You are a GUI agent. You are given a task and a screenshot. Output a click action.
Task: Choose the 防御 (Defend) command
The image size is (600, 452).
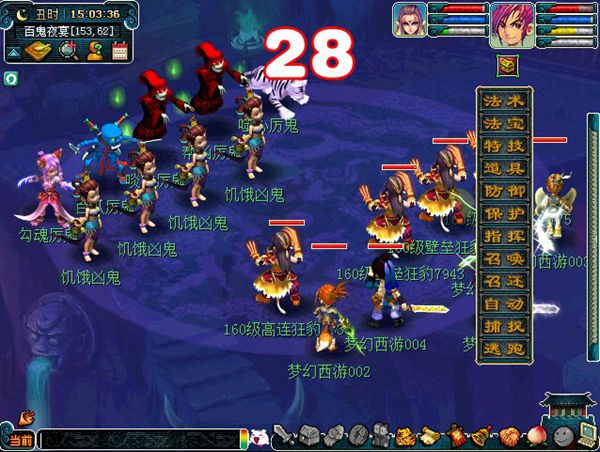point(504,190)
